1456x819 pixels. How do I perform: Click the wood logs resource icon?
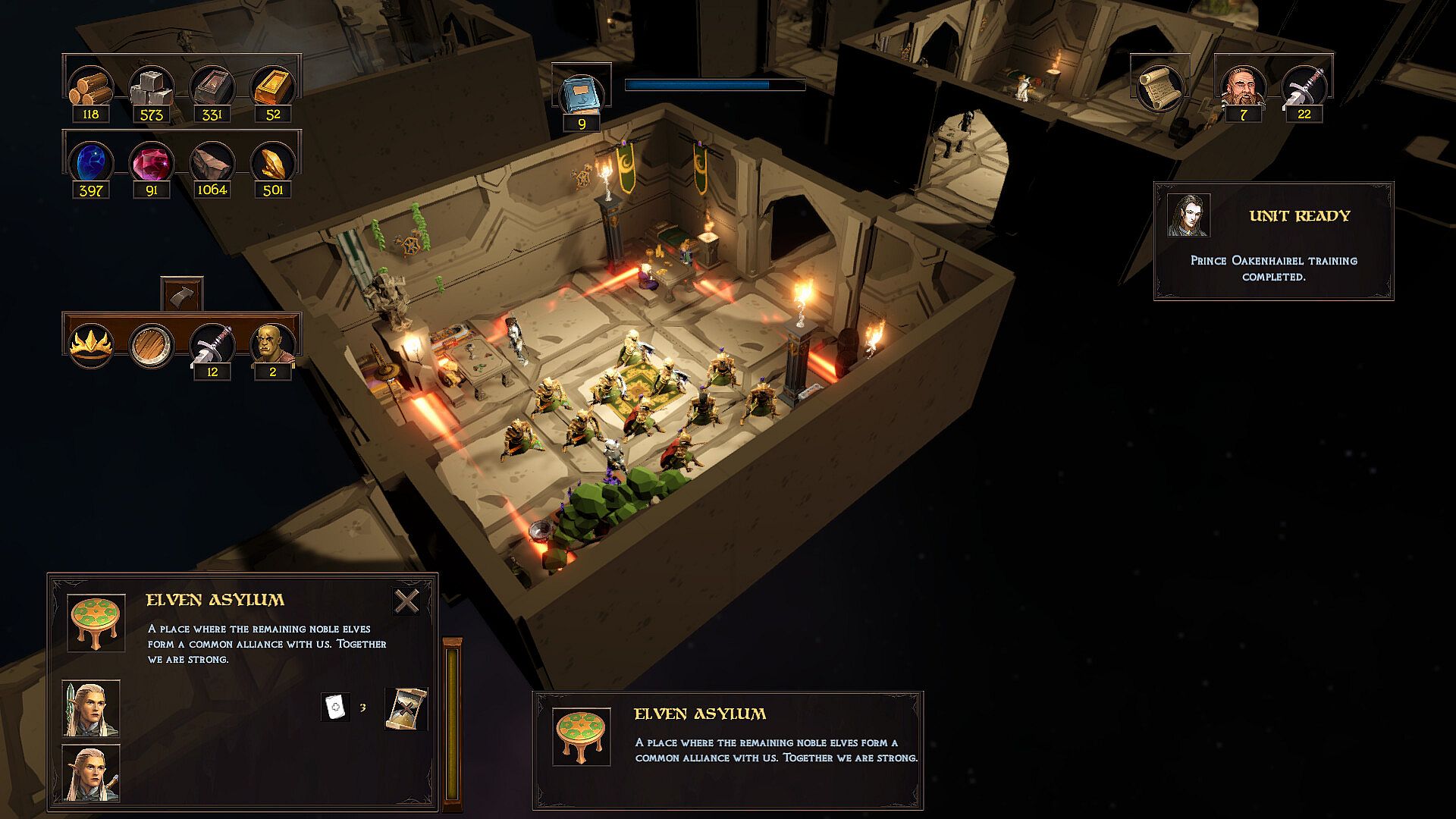[91, 87]
